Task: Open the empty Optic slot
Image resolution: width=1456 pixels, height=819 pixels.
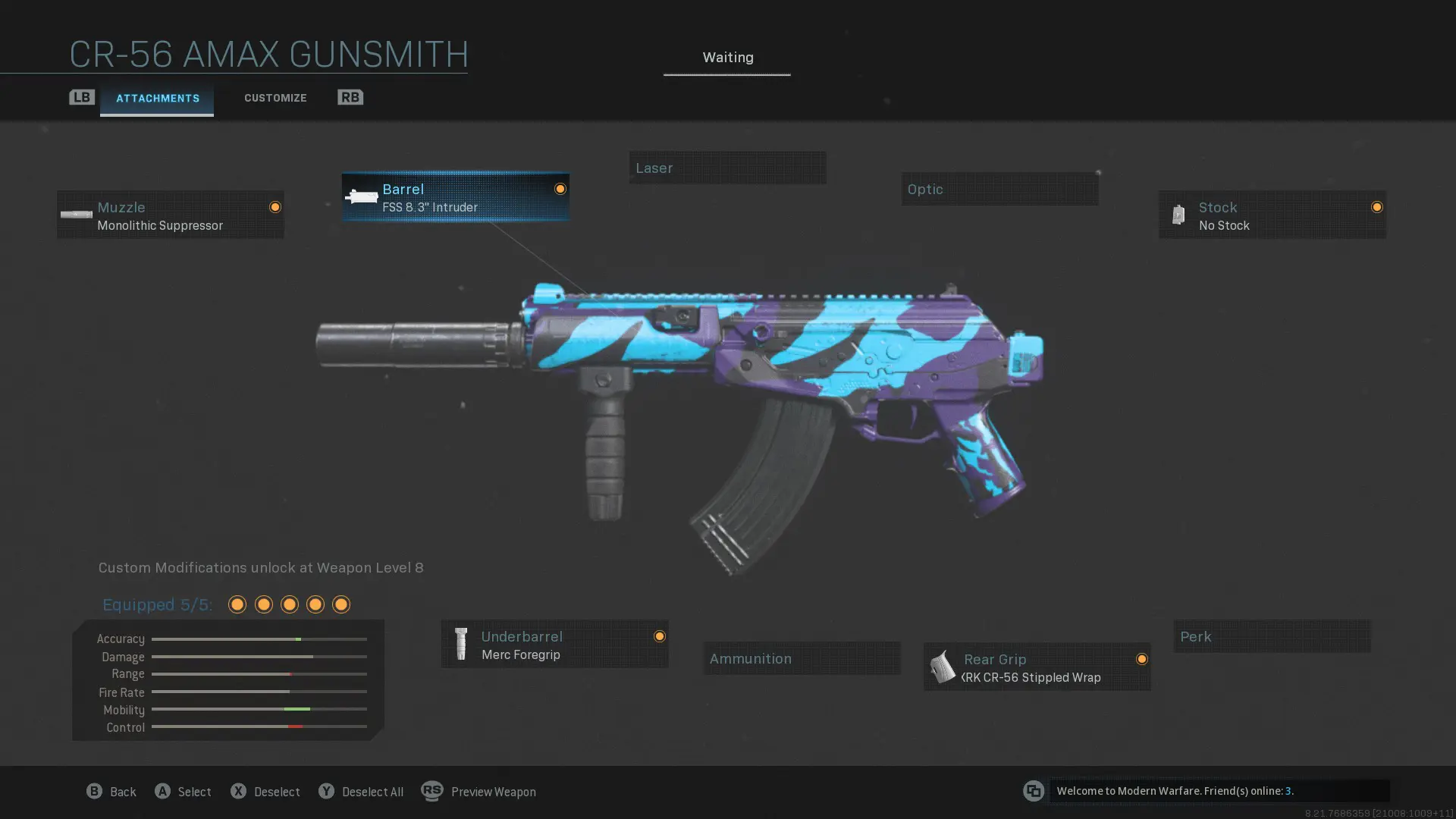Action: click(x=999, y=189)
